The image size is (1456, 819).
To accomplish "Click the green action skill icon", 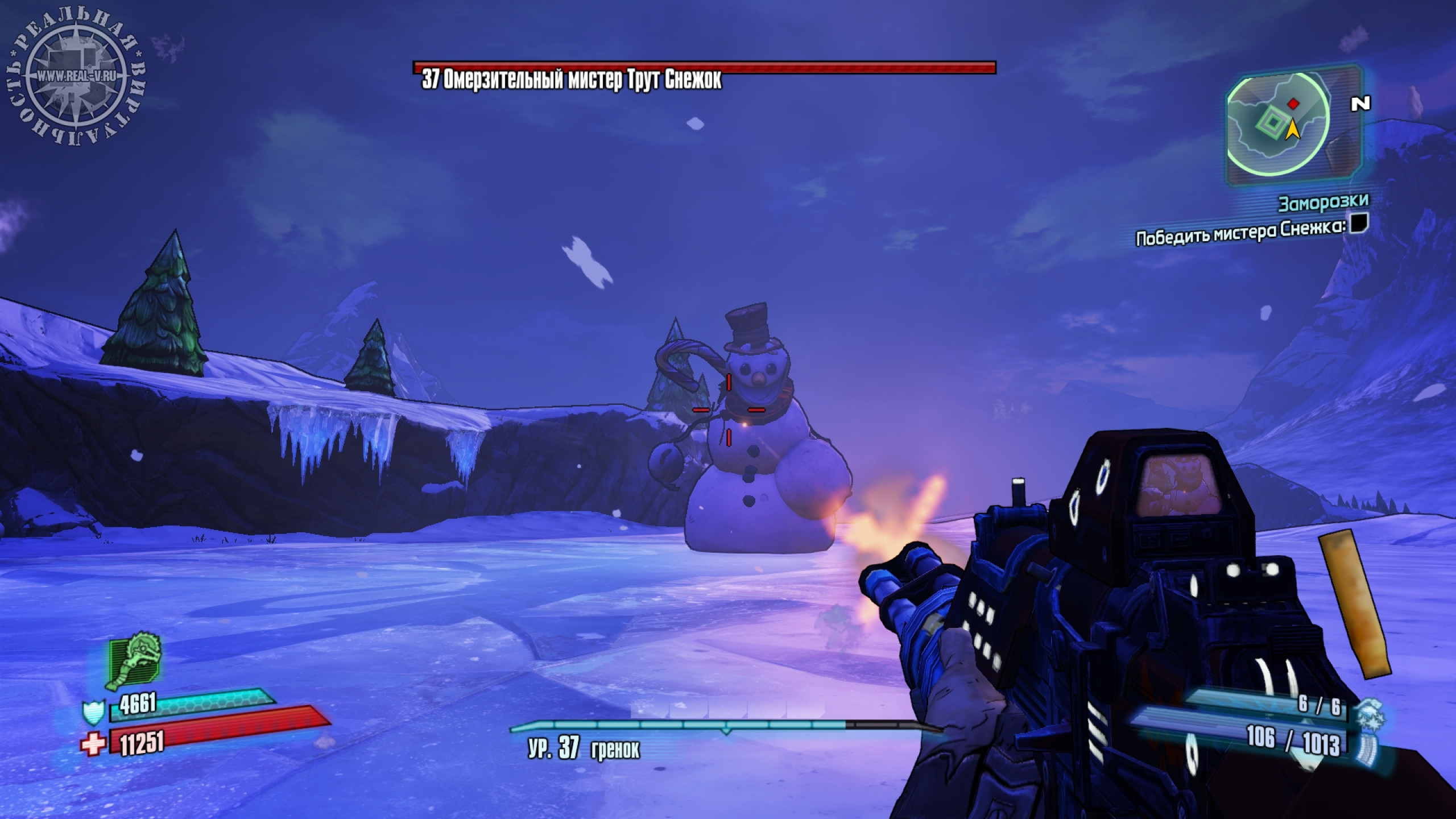I will pyautogui.click(x=135, y=661).
